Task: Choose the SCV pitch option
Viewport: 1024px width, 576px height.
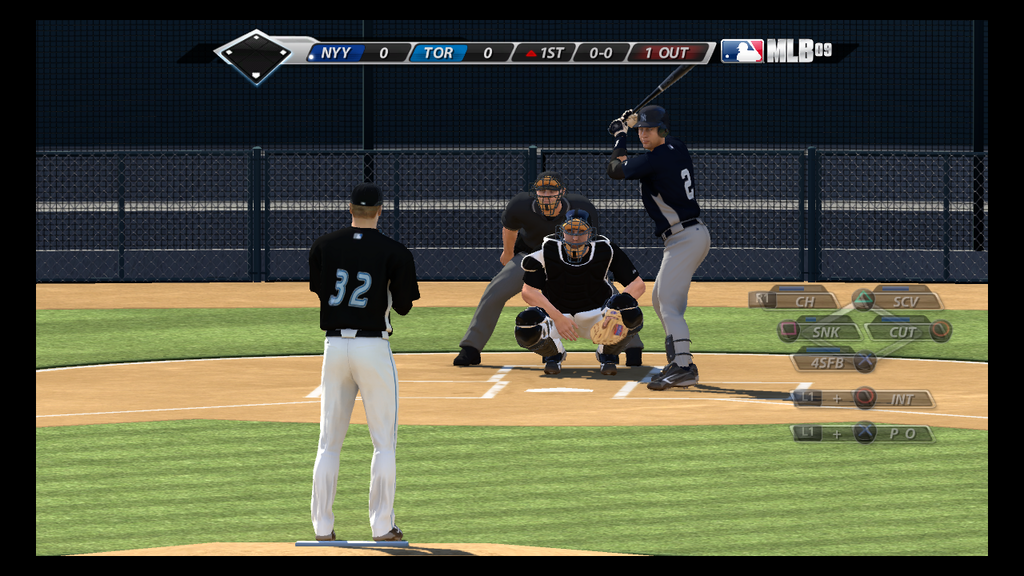Action: coord(905,300)
